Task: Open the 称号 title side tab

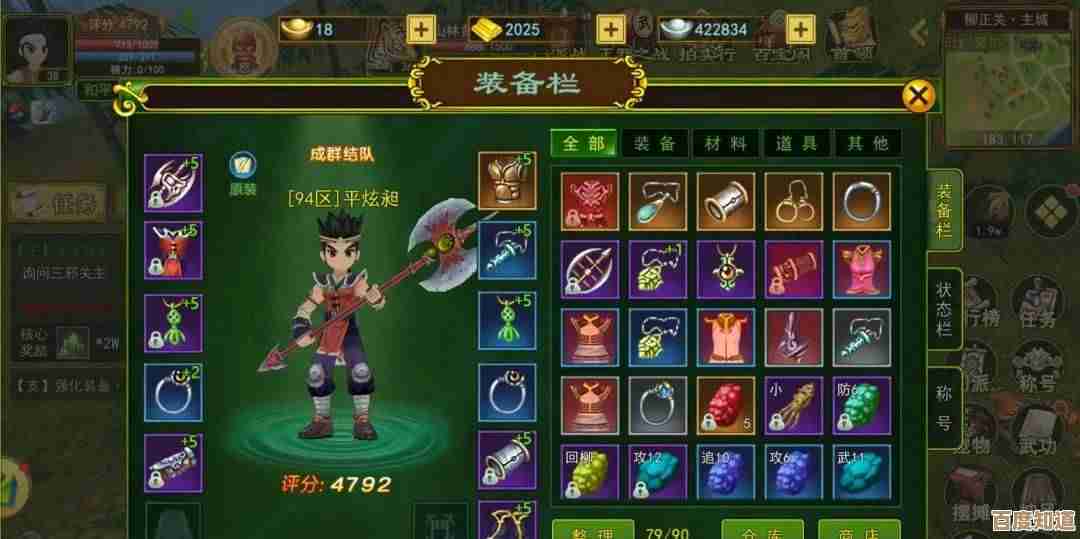Action: pos(944,407)
